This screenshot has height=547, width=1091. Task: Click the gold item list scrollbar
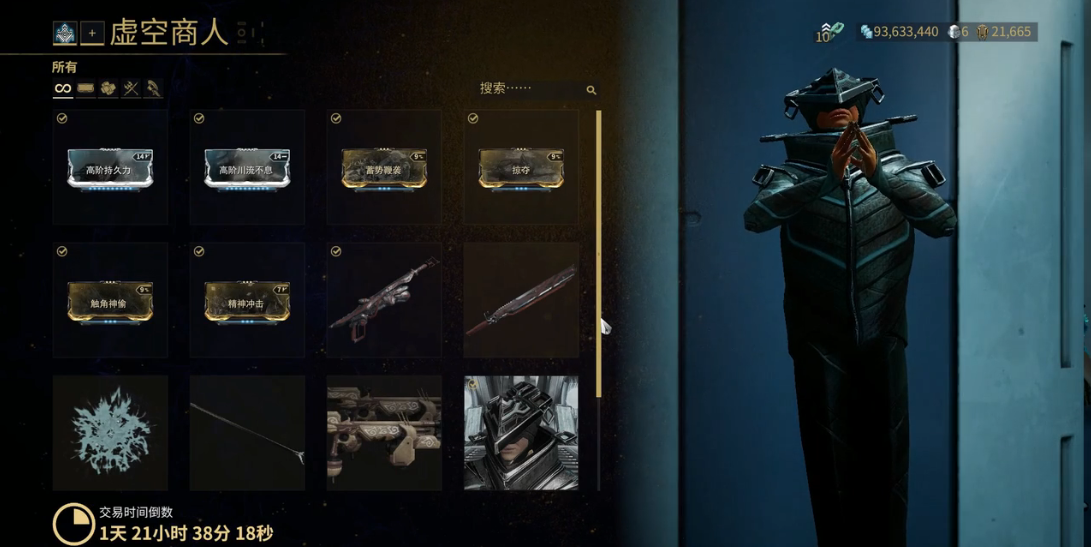(x=598, y=250)
